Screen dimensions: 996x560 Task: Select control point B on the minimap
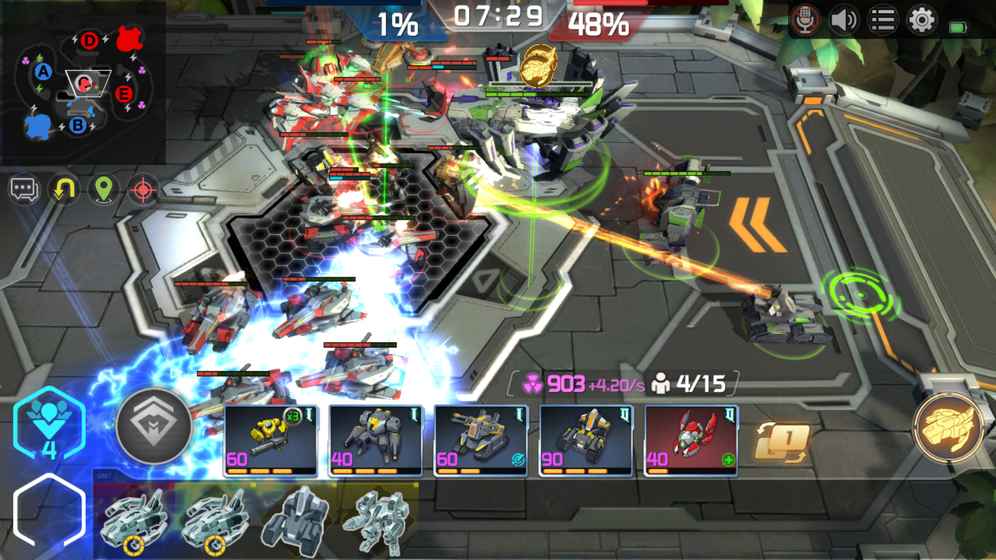click(x=78, y=125)
